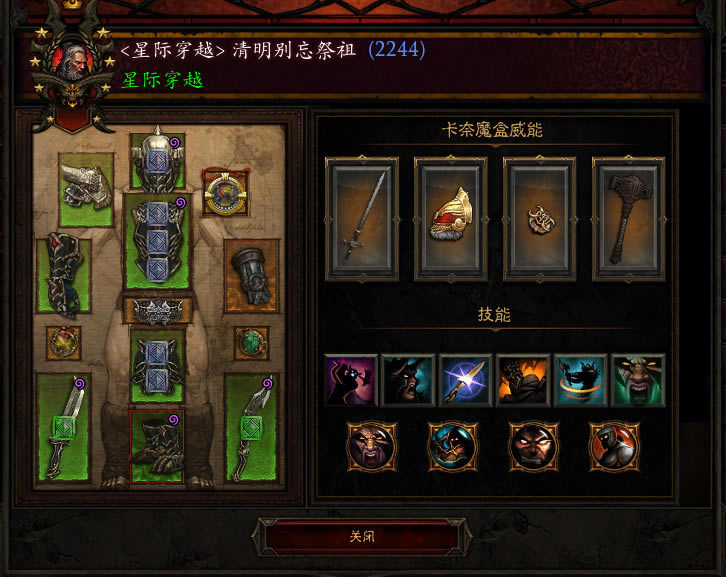Close the inspect window with 关闭
The image size is (726, 577).
[362, 536]
